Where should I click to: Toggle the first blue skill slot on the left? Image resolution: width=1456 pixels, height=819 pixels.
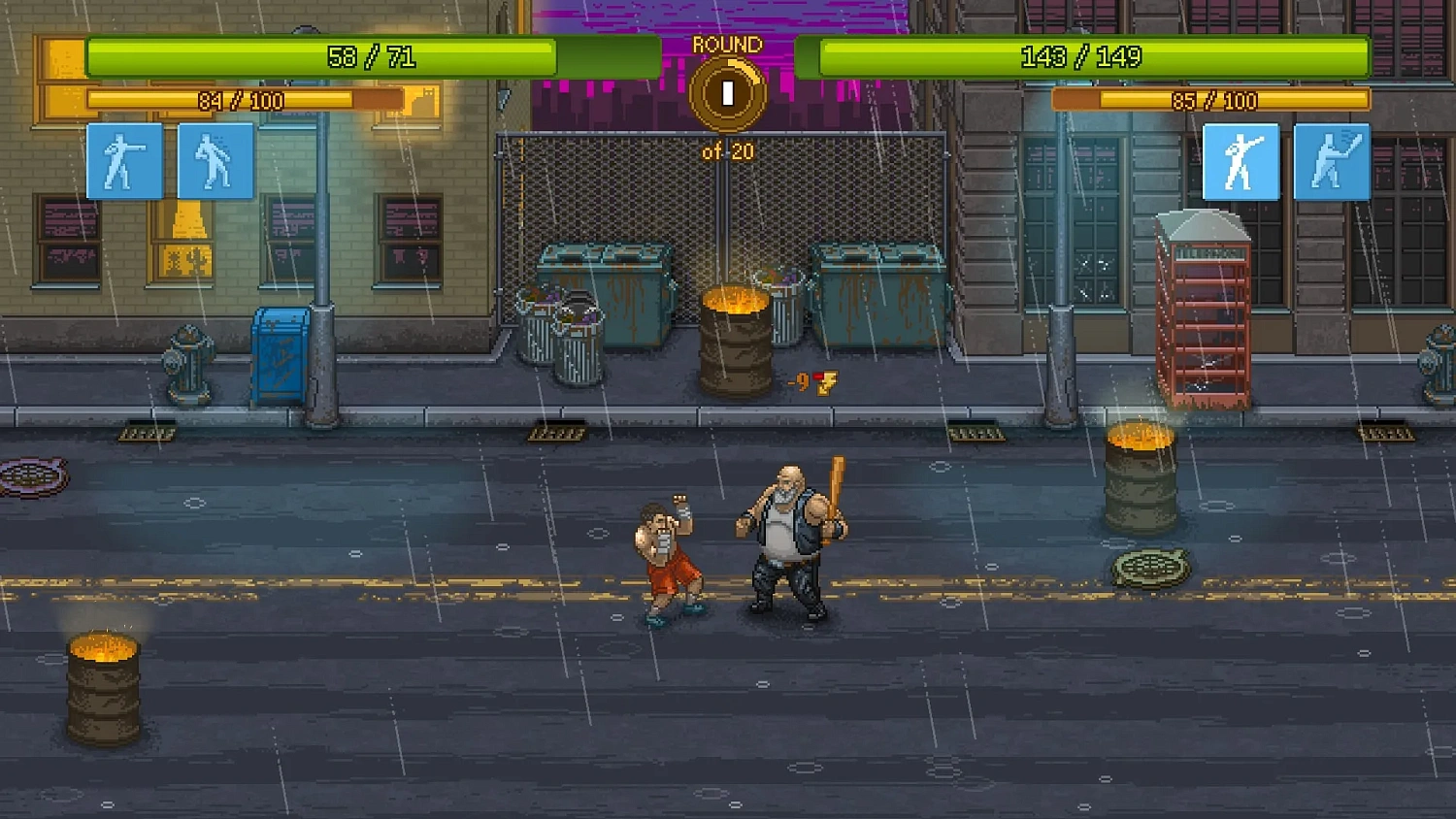click(x=124, y=160)
